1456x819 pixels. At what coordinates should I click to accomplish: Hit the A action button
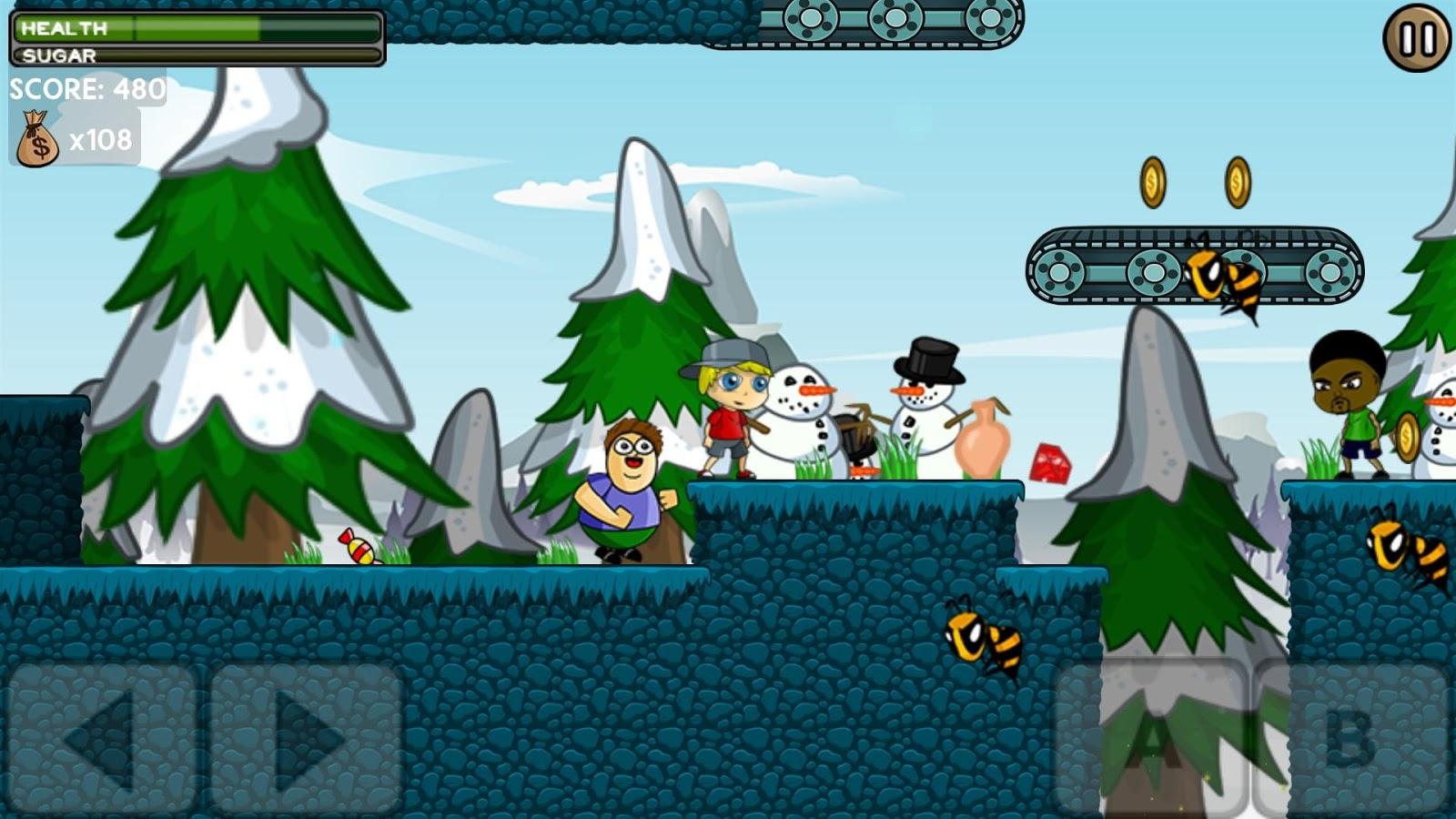coord(1151,737)
